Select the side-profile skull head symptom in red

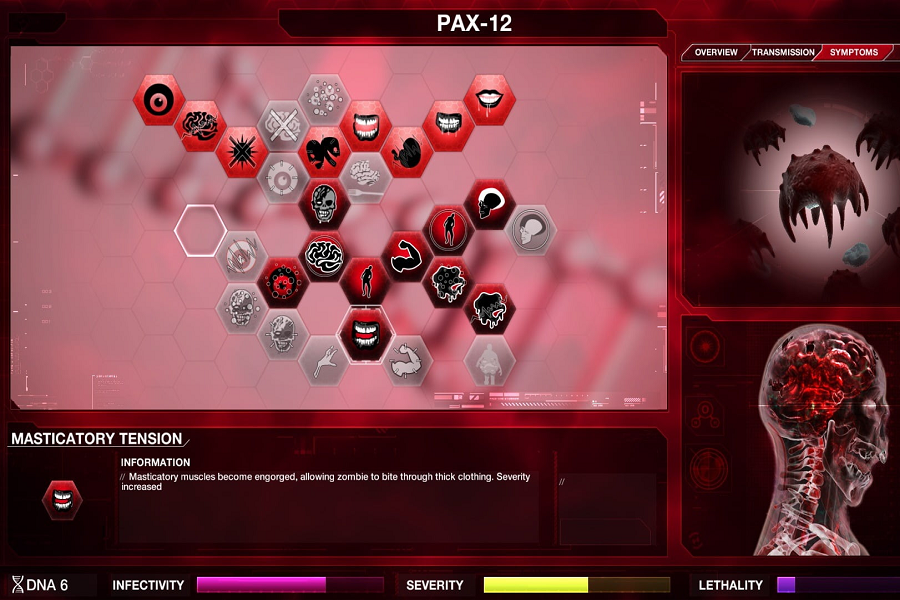click(x=489, y=203)
